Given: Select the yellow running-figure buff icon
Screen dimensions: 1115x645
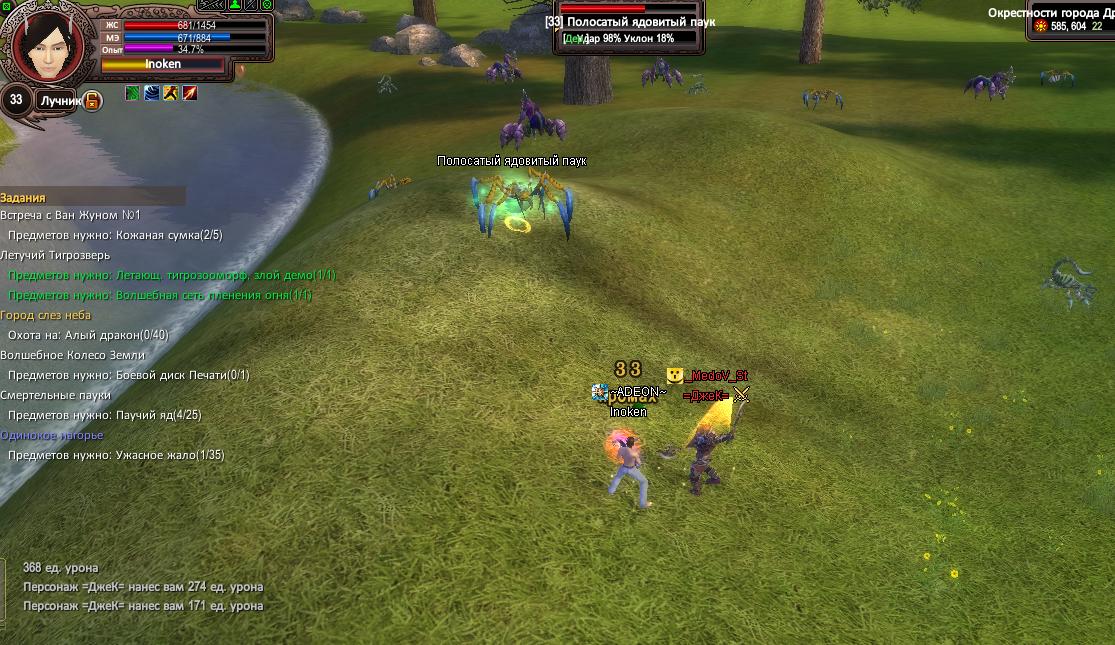Looking at the screenshot, I should click(170, 93).
